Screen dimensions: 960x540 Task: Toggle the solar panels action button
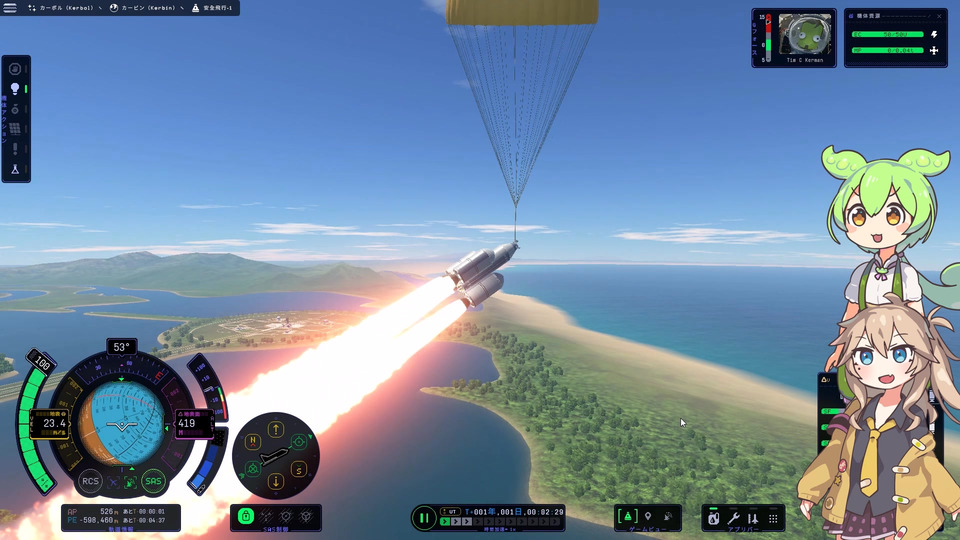pos(16,128)
